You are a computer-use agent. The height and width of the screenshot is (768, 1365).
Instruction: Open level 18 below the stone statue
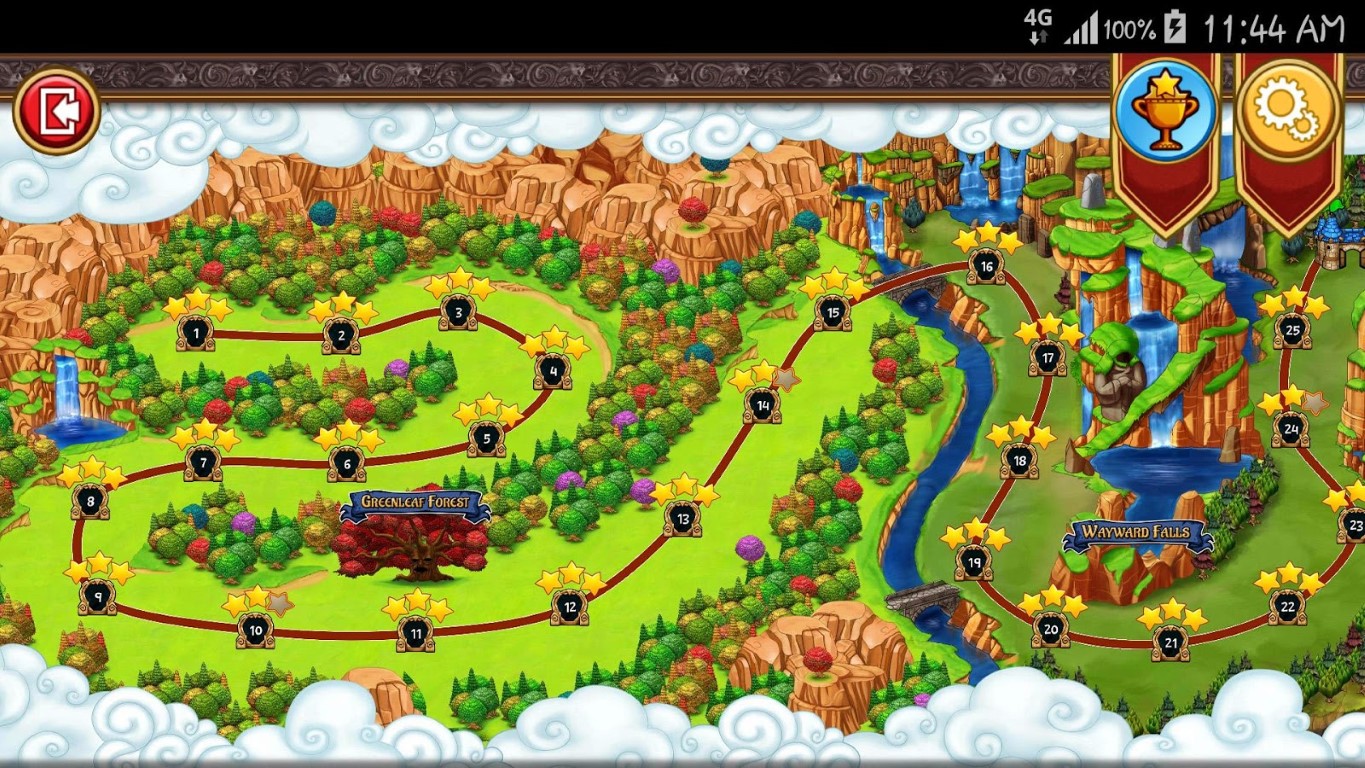click(1019, 461)
